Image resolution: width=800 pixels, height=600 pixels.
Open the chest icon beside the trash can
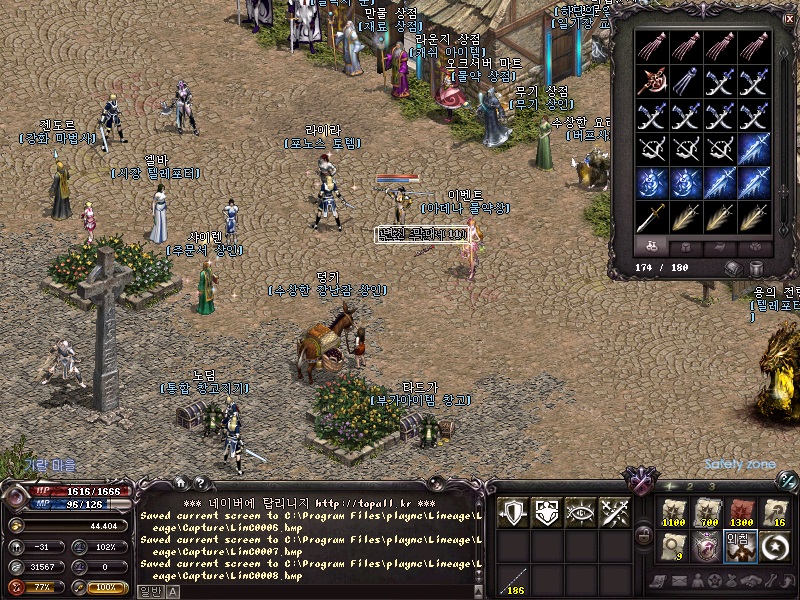[733, 268]
